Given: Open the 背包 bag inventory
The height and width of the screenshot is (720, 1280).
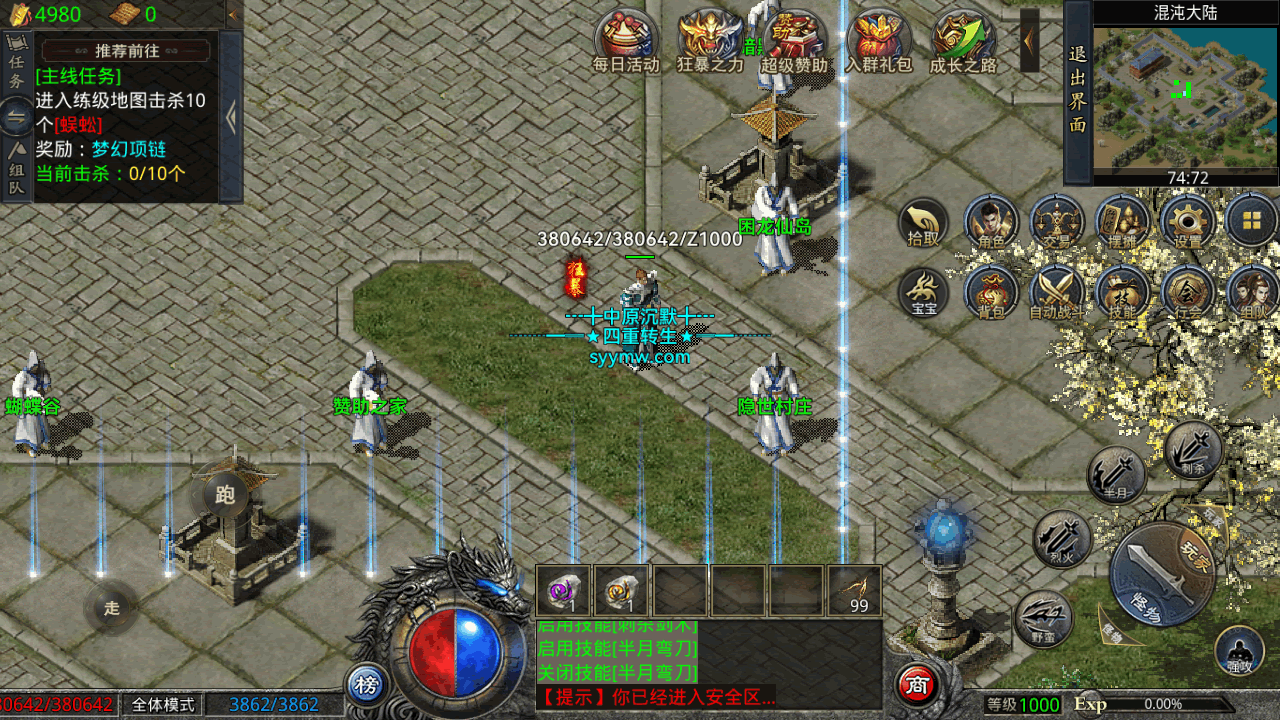Looking at the screenshot, I should tap(991, 292).
